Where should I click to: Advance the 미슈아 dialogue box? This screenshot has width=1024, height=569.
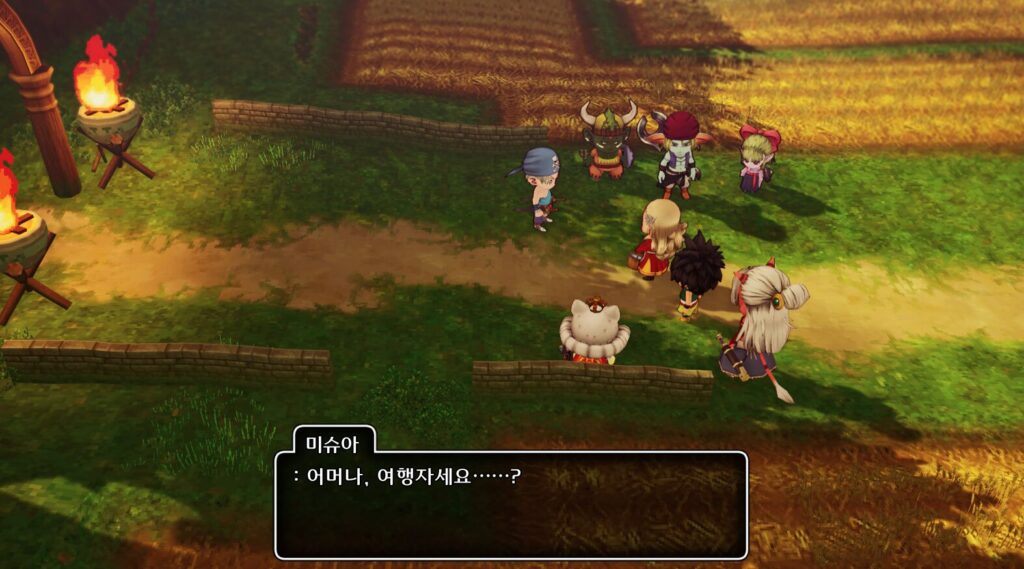point(511,505)
